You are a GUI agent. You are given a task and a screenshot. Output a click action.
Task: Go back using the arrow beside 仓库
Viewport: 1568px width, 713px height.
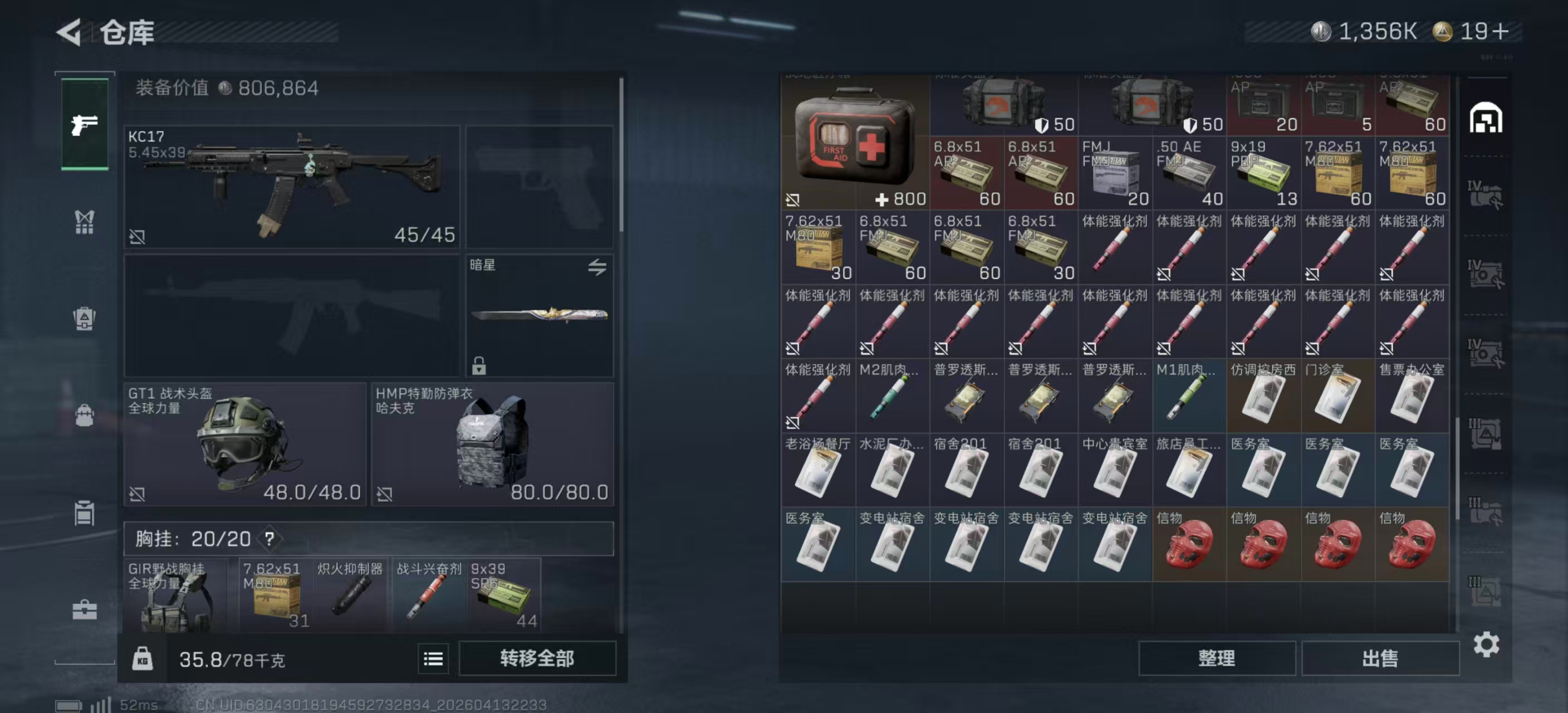[69, 32]
